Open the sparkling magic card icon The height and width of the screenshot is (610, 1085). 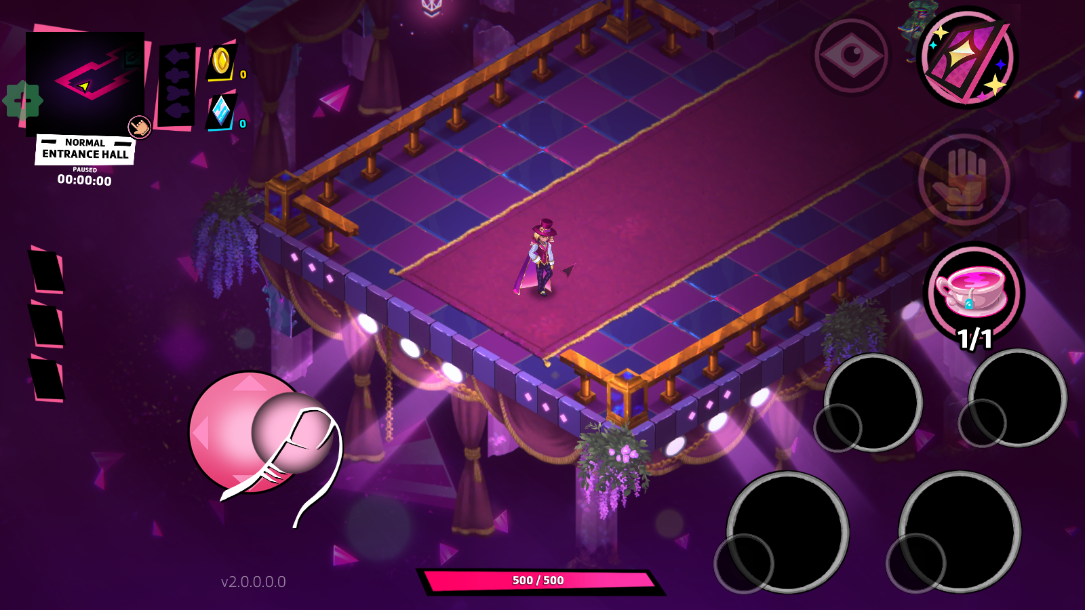pyautogui.click(x=967, y=57)
